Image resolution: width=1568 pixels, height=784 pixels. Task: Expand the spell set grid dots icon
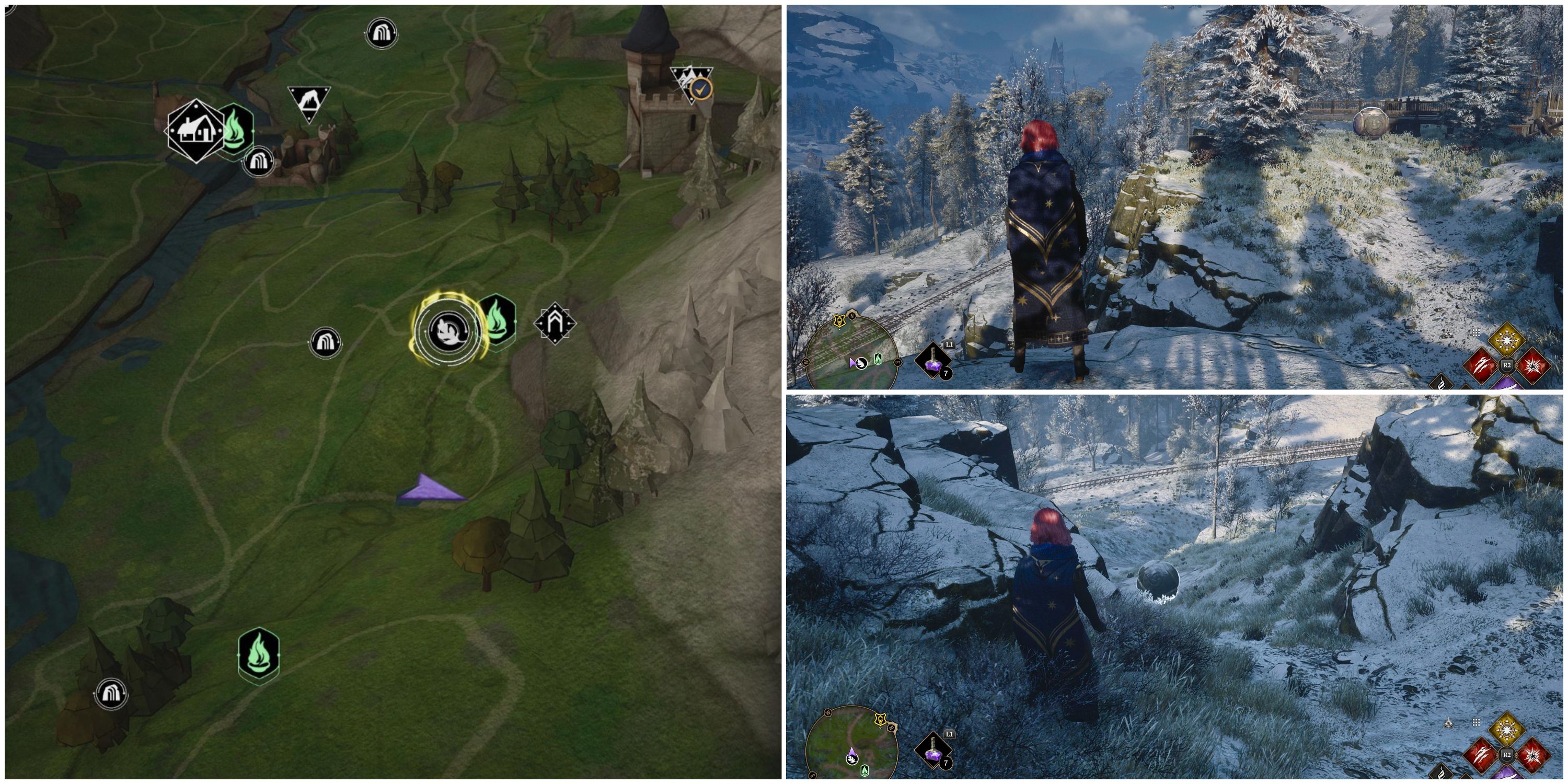coord(1476,332)
